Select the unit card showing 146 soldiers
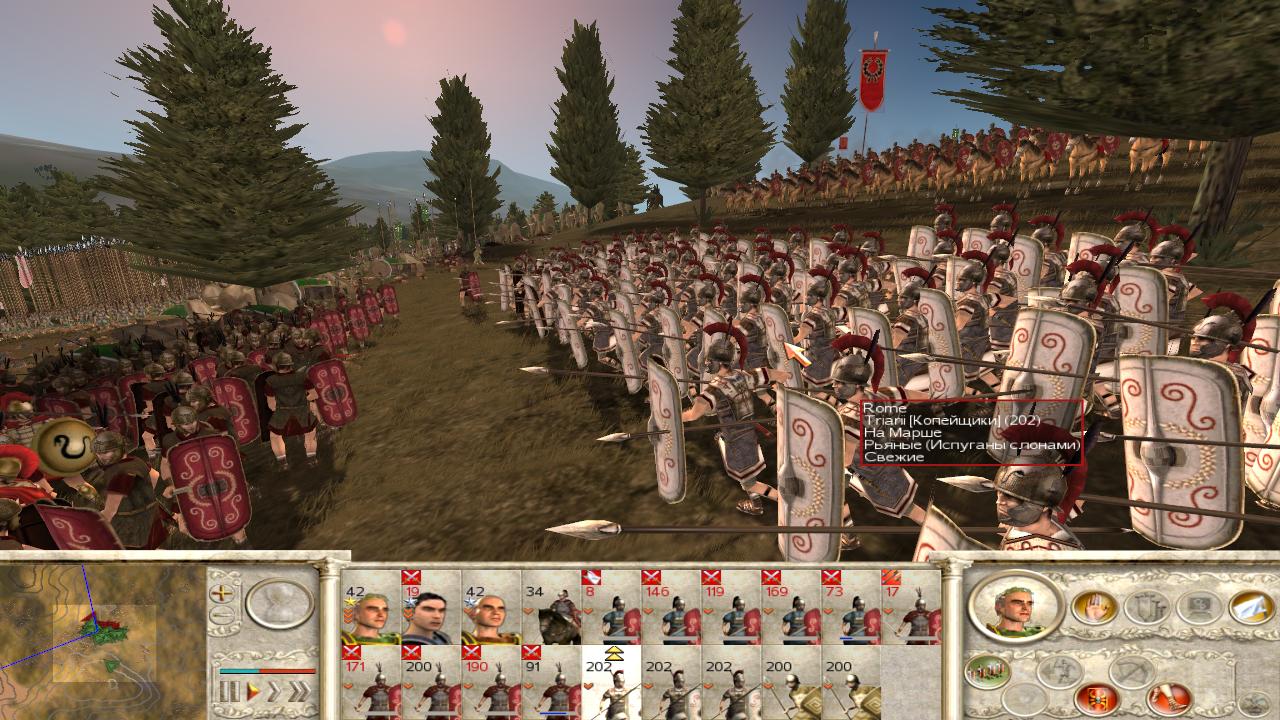 pos(671,609)
